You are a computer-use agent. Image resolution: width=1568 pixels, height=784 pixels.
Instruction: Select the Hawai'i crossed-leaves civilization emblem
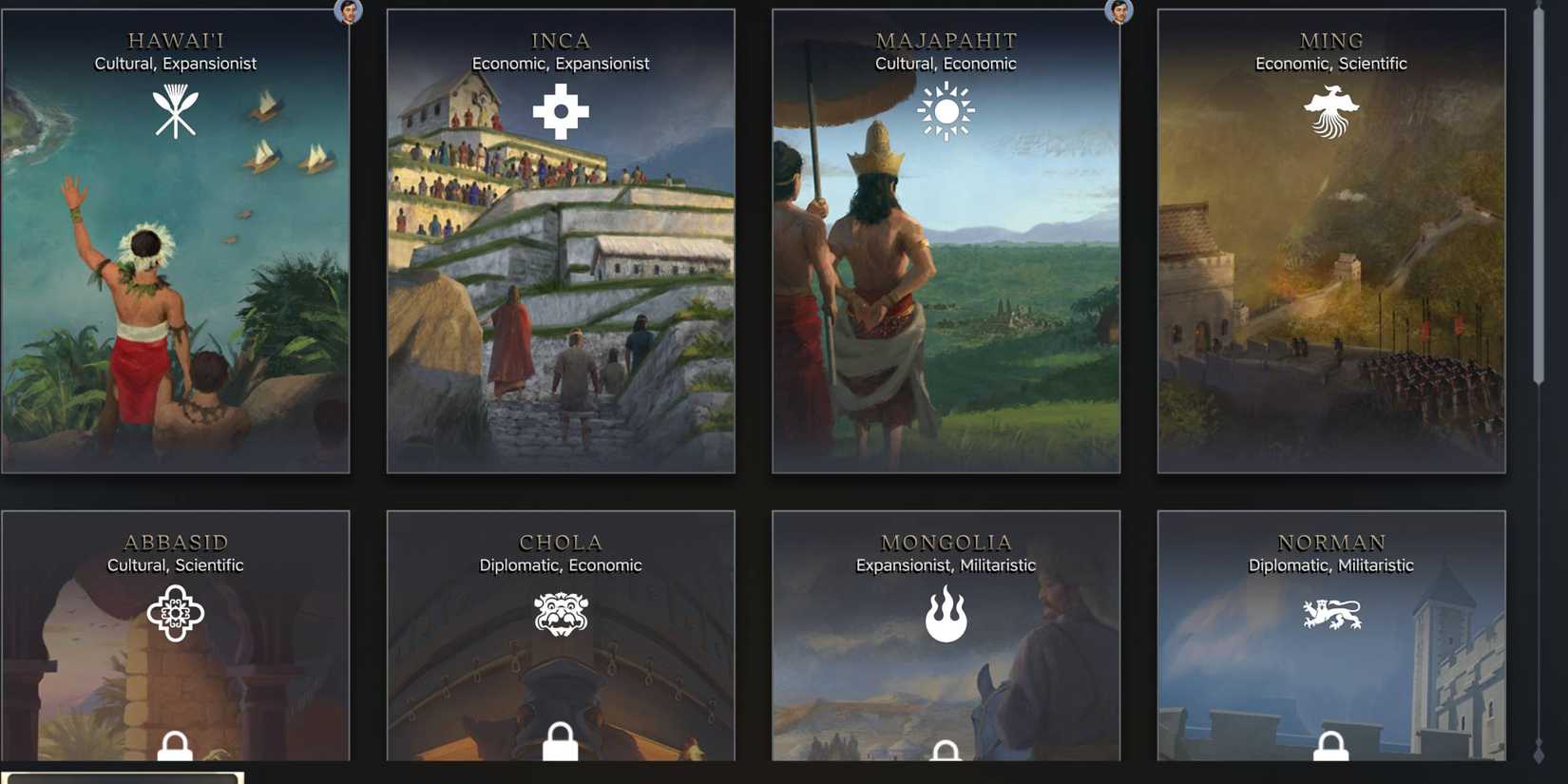click(x=175, y=111)
